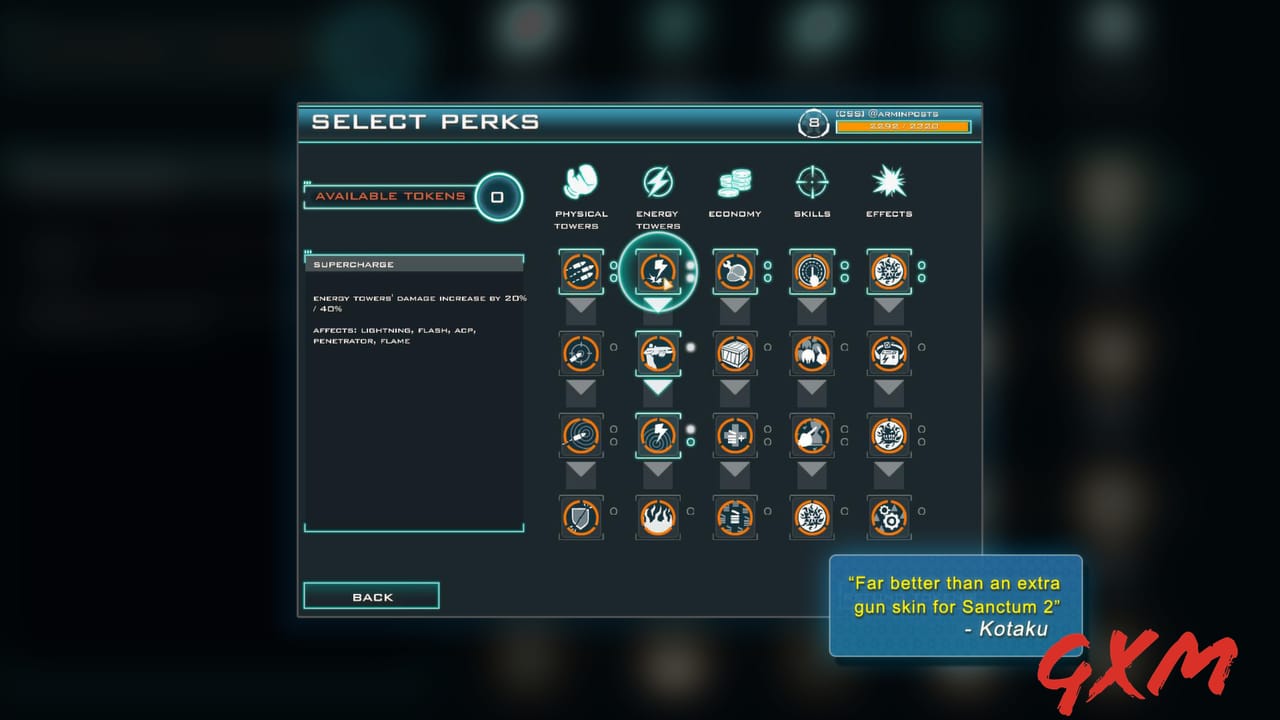The height and width of the screenshot is (720, 1280).
Task: Click the orange XP progress bar showing 2292/2320
Action: [905, 128]
